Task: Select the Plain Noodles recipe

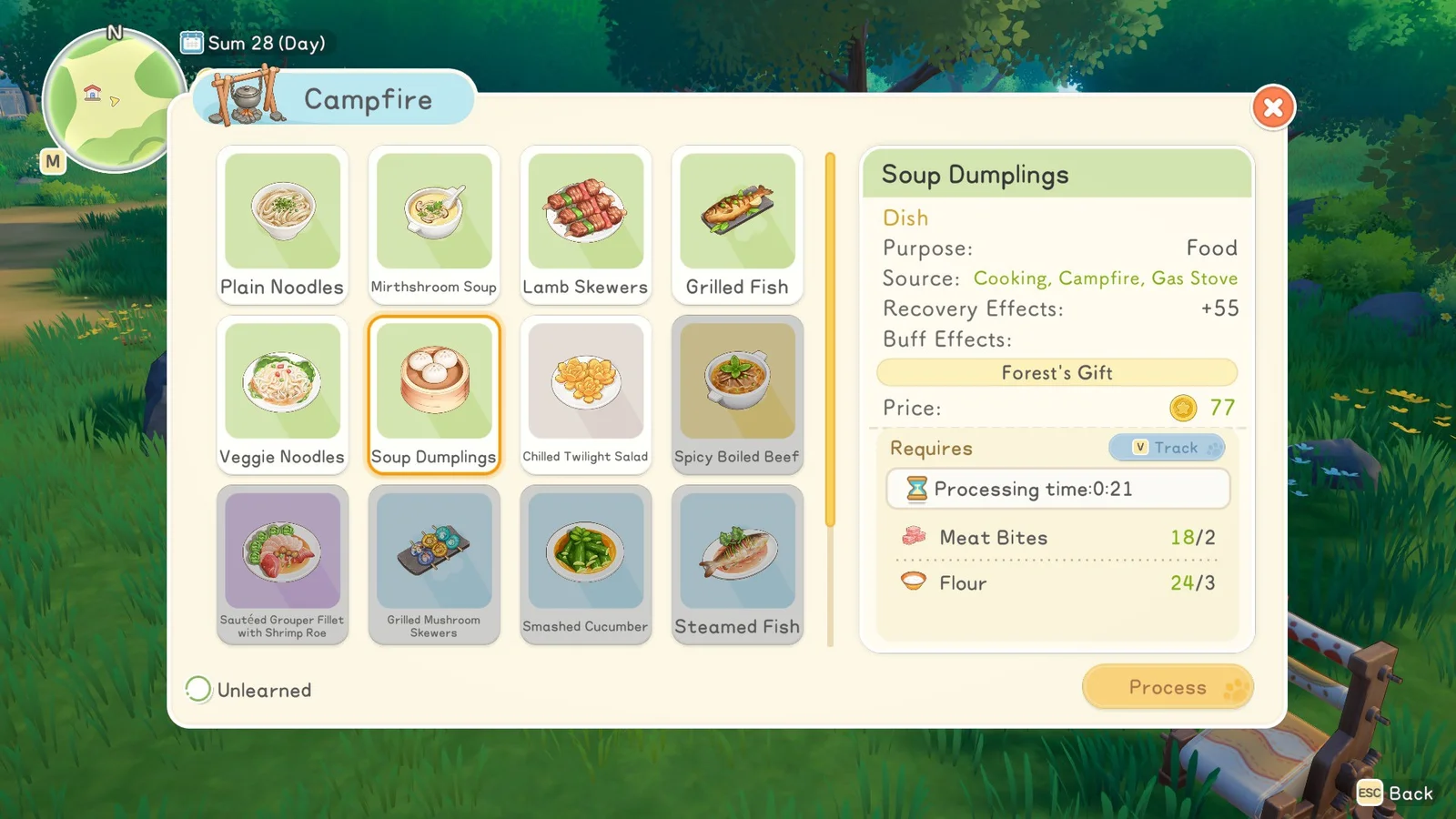Action: tap(282, 224)
